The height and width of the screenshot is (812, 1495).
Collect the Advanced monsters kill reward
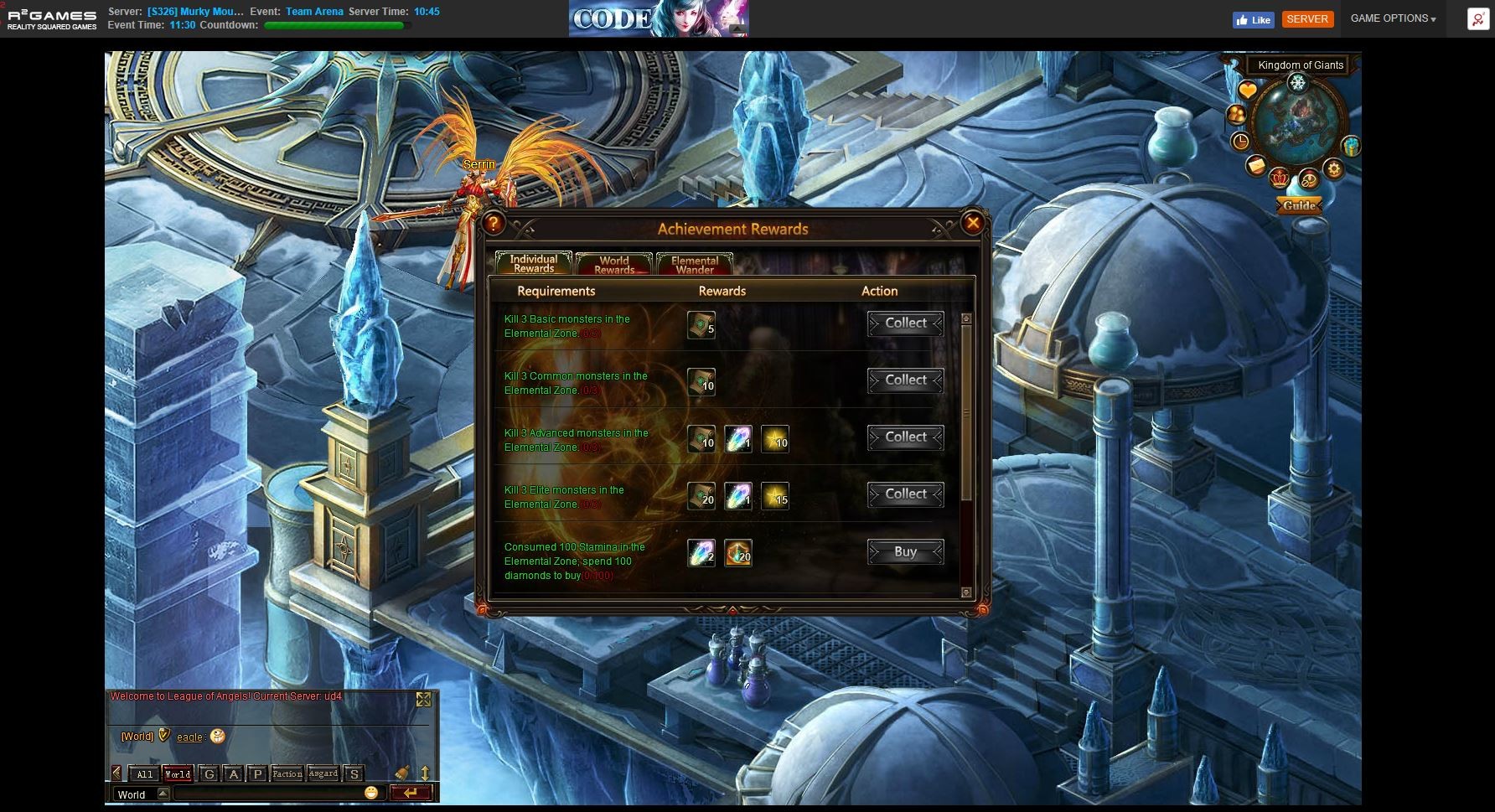(905, 437)
